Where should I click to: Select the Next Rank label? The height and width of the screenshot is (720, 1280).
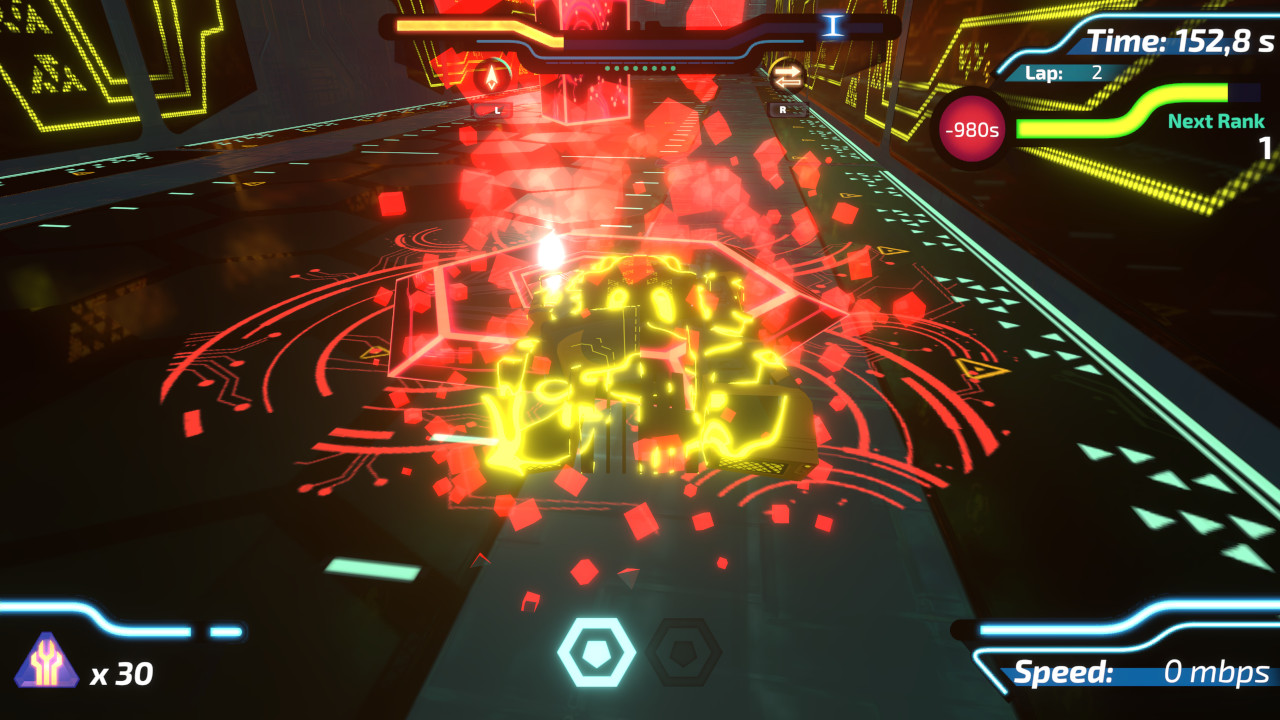pyautogui.click(x=1215, y=120)
